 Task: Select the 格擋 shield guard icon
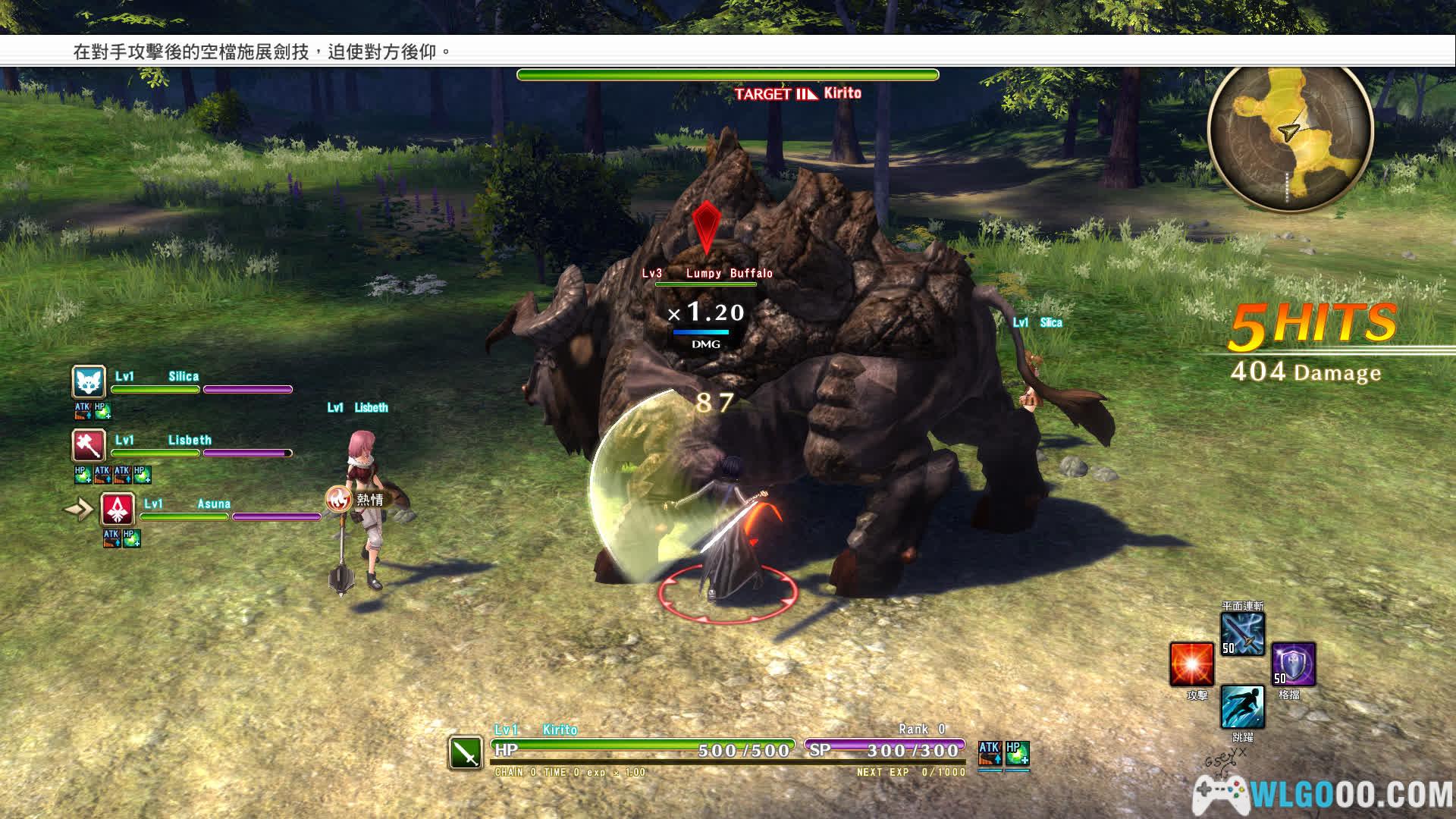pyautogui.click(x=1293, y=664)
